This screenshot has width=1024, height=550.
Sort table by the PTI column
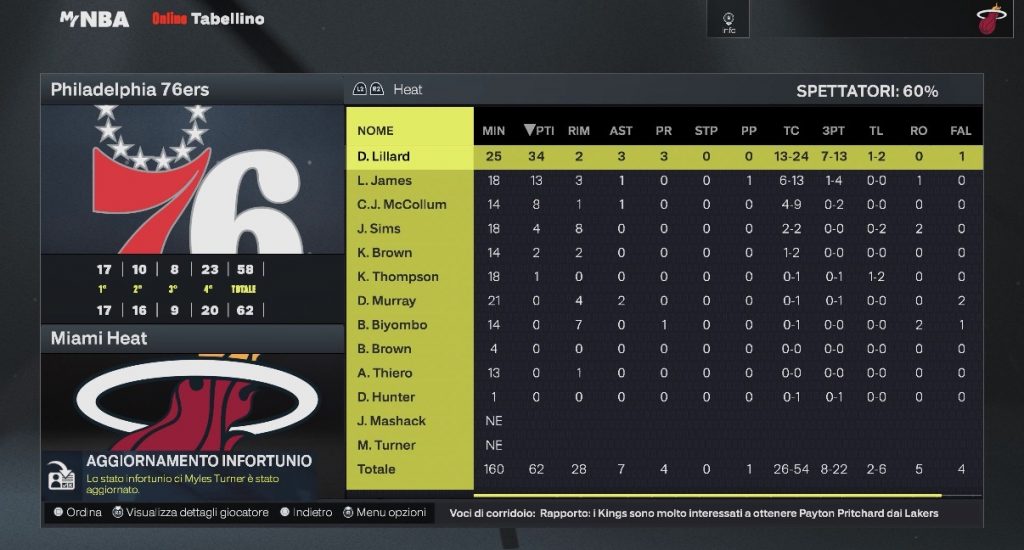539,130
